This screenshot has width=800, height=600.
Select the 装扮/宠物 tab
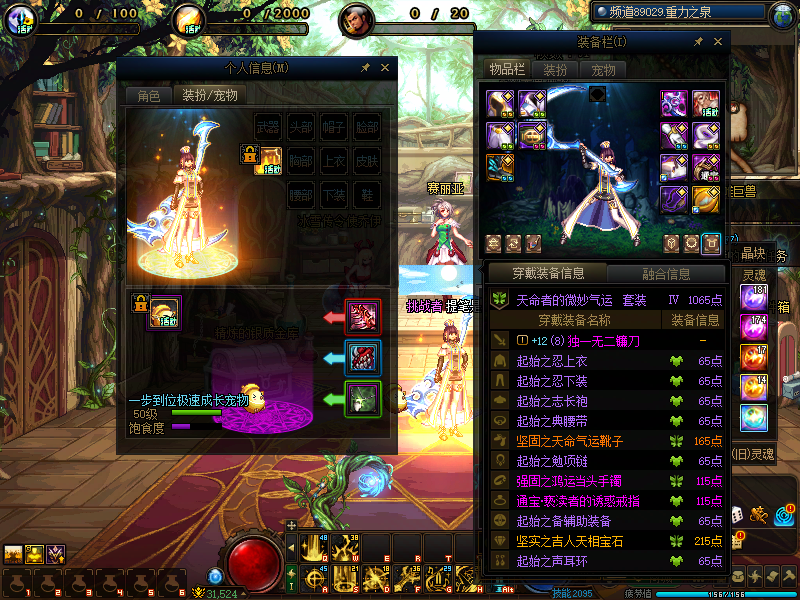(210, 96)
